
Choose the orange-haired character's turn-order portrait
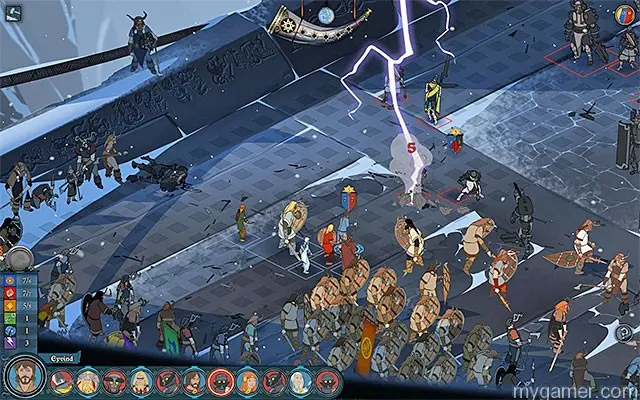(246, 381)
